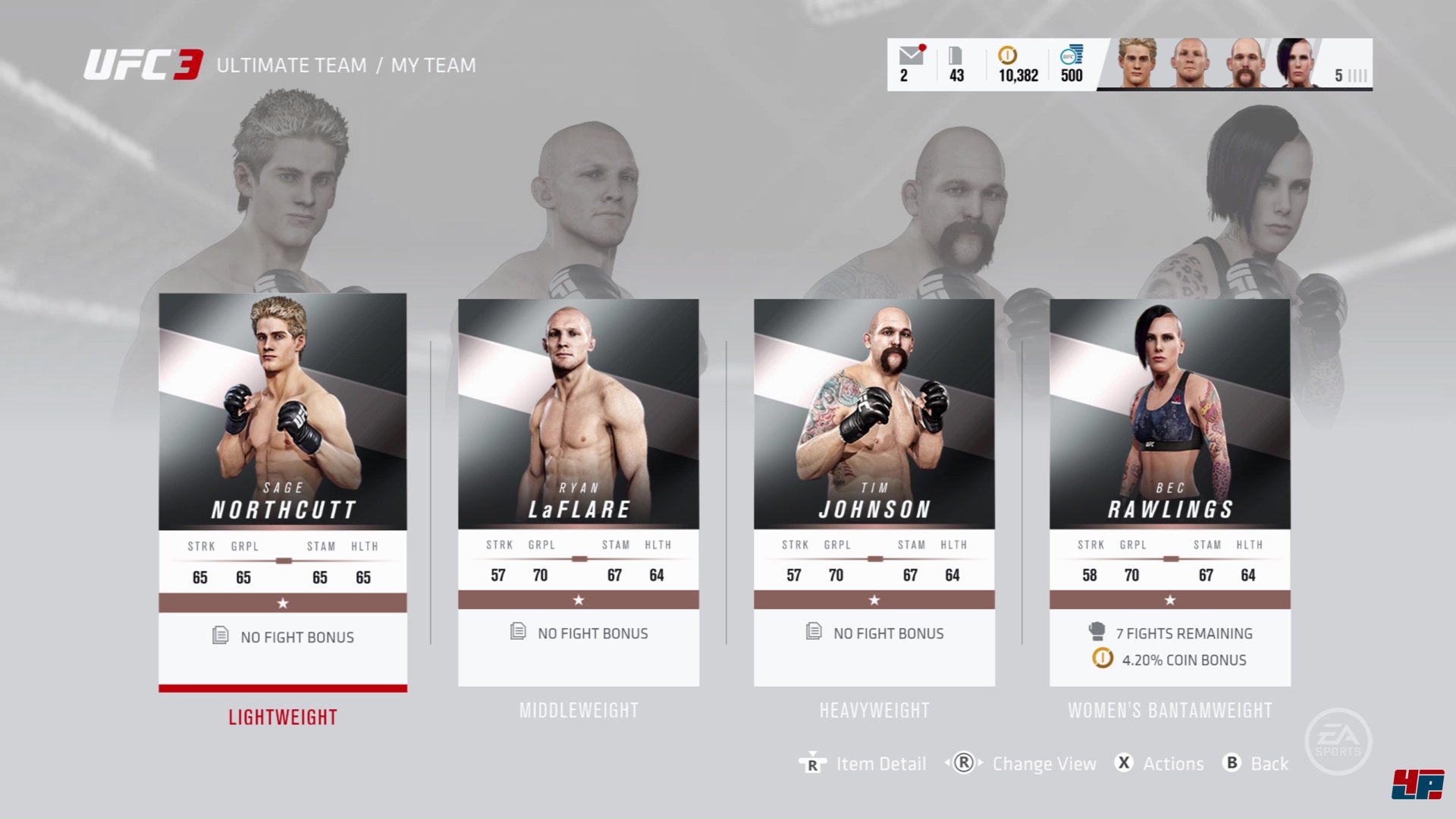The width and height of the screenshot is (1456, 819).
Task: Select the Item Detail option
Action: 863,764
